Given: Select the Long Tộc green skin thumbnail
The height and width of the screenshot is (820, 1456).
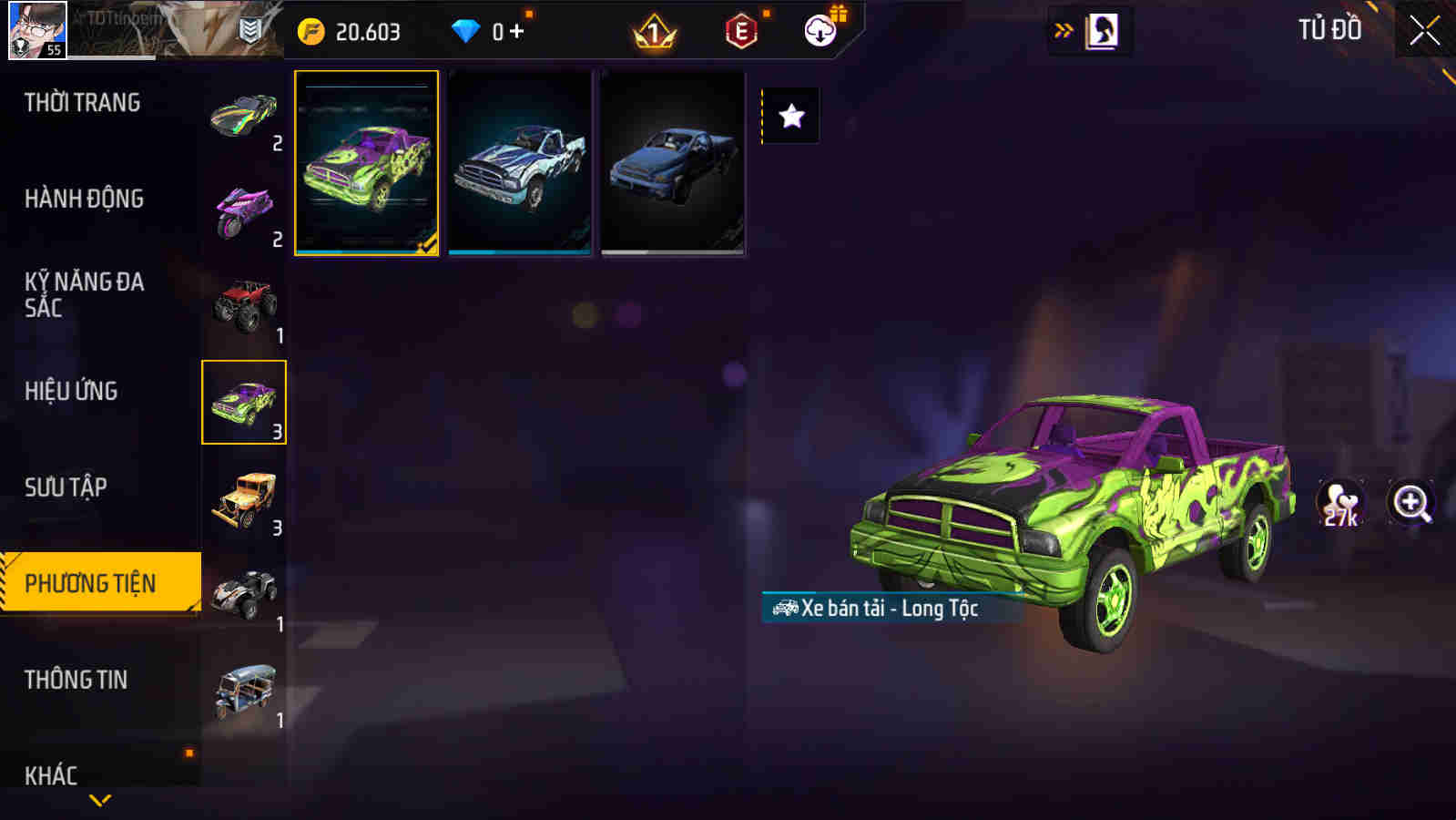Looking at the screenshot, I should (366, 164).
